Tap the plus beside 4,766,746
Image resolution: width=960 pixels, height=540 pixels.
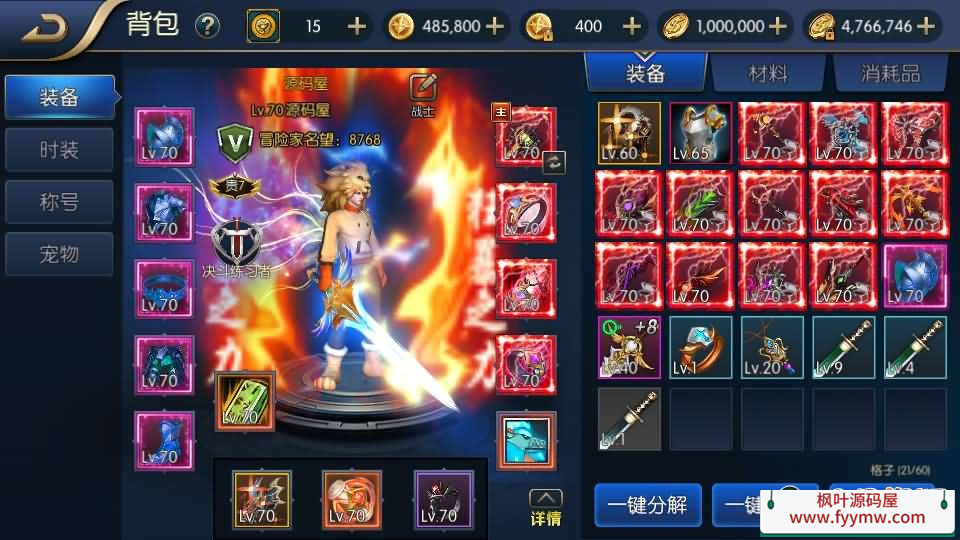[x=926, y=27]
